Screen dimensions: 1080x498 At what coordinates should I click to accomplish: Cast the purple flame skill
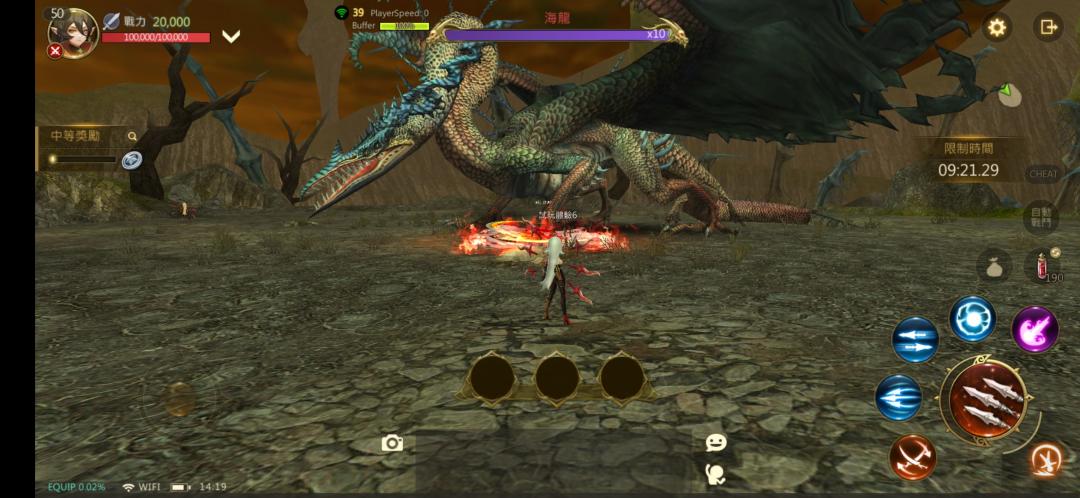click(x=1035, y=329)
